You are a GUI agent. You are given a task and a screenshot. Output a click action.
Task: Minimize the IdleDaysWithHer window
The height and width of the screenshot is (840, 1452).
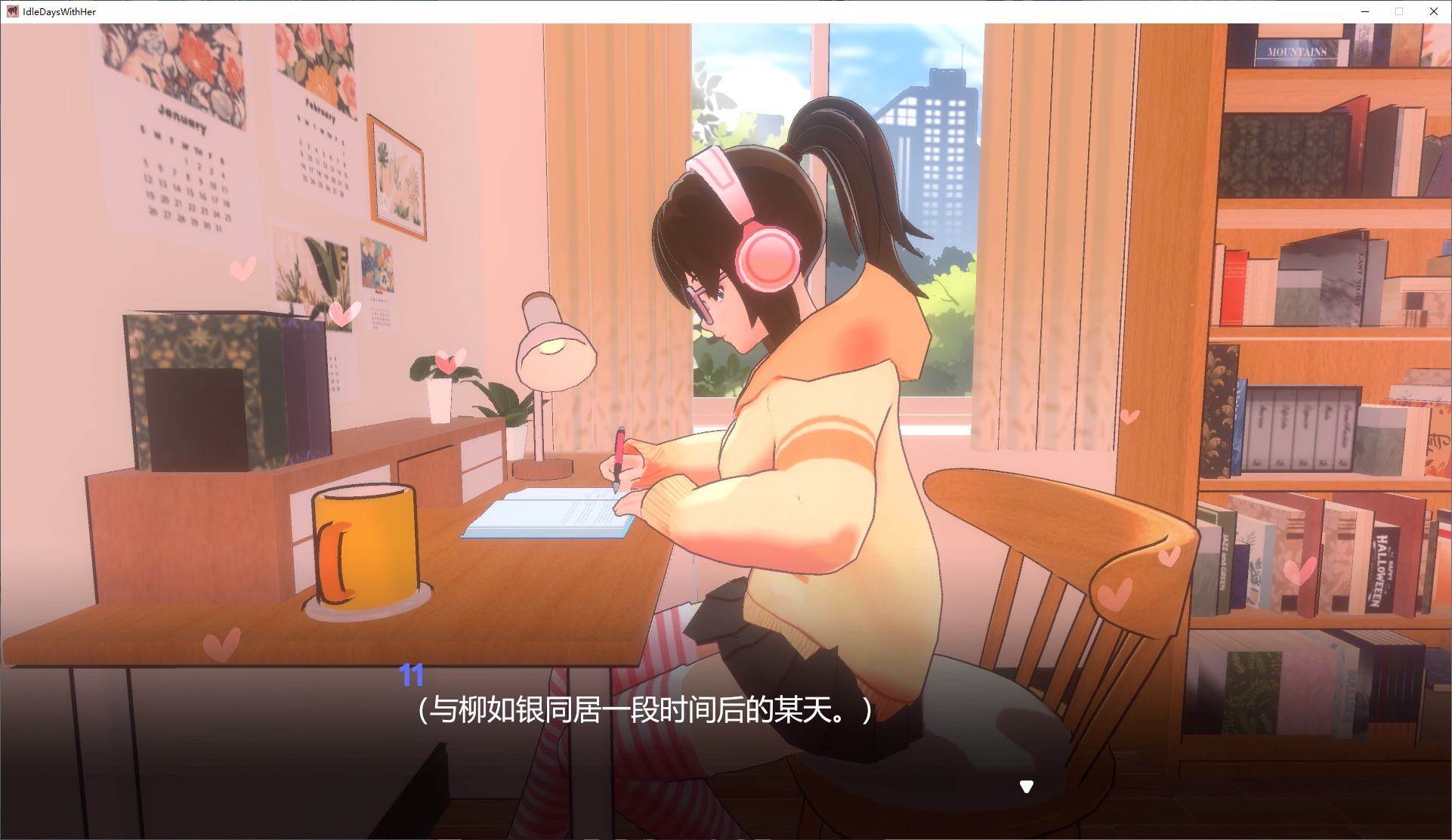click(1364, 11)
